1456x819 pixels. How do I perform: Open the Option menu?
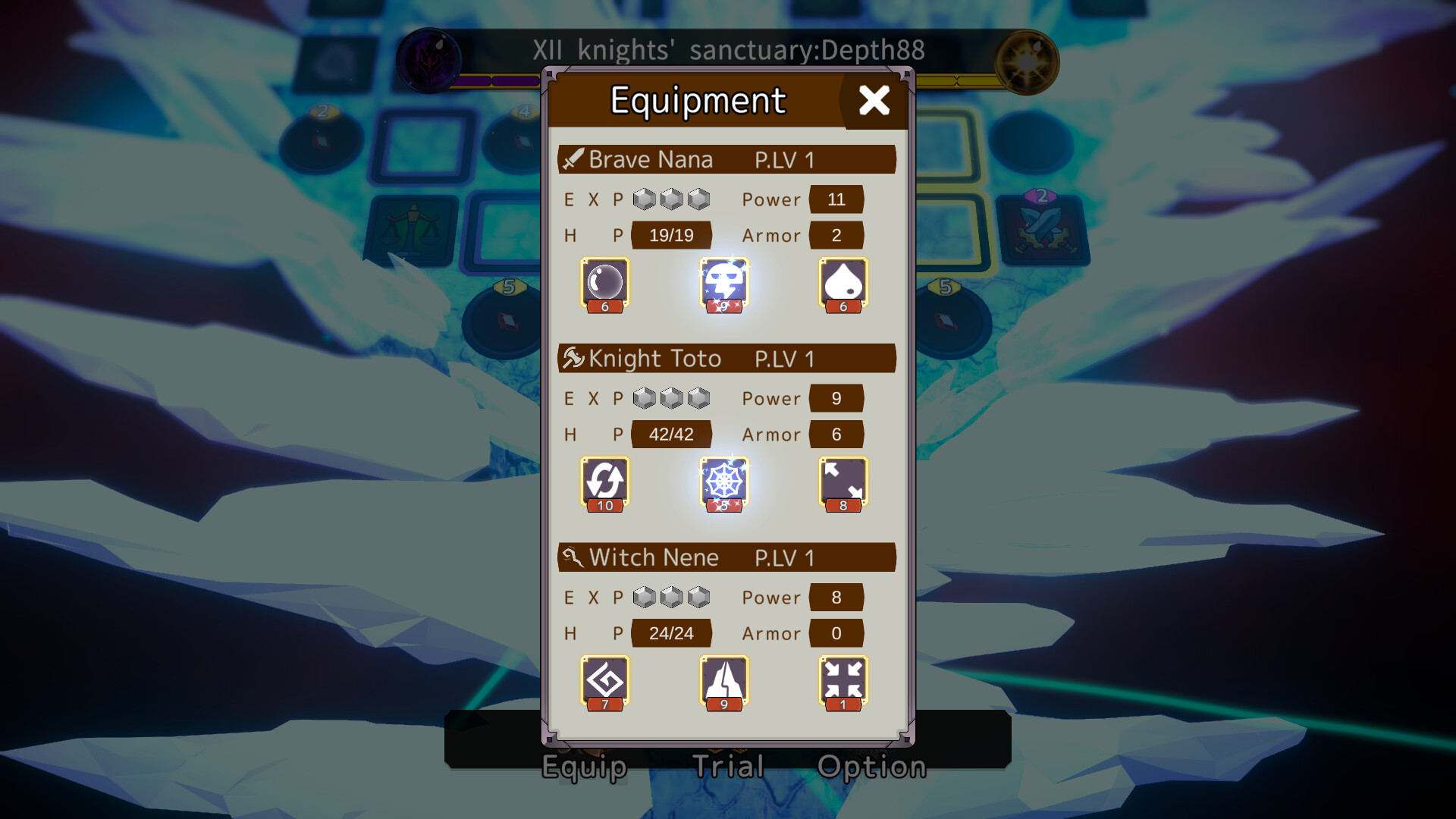point(872,766)
